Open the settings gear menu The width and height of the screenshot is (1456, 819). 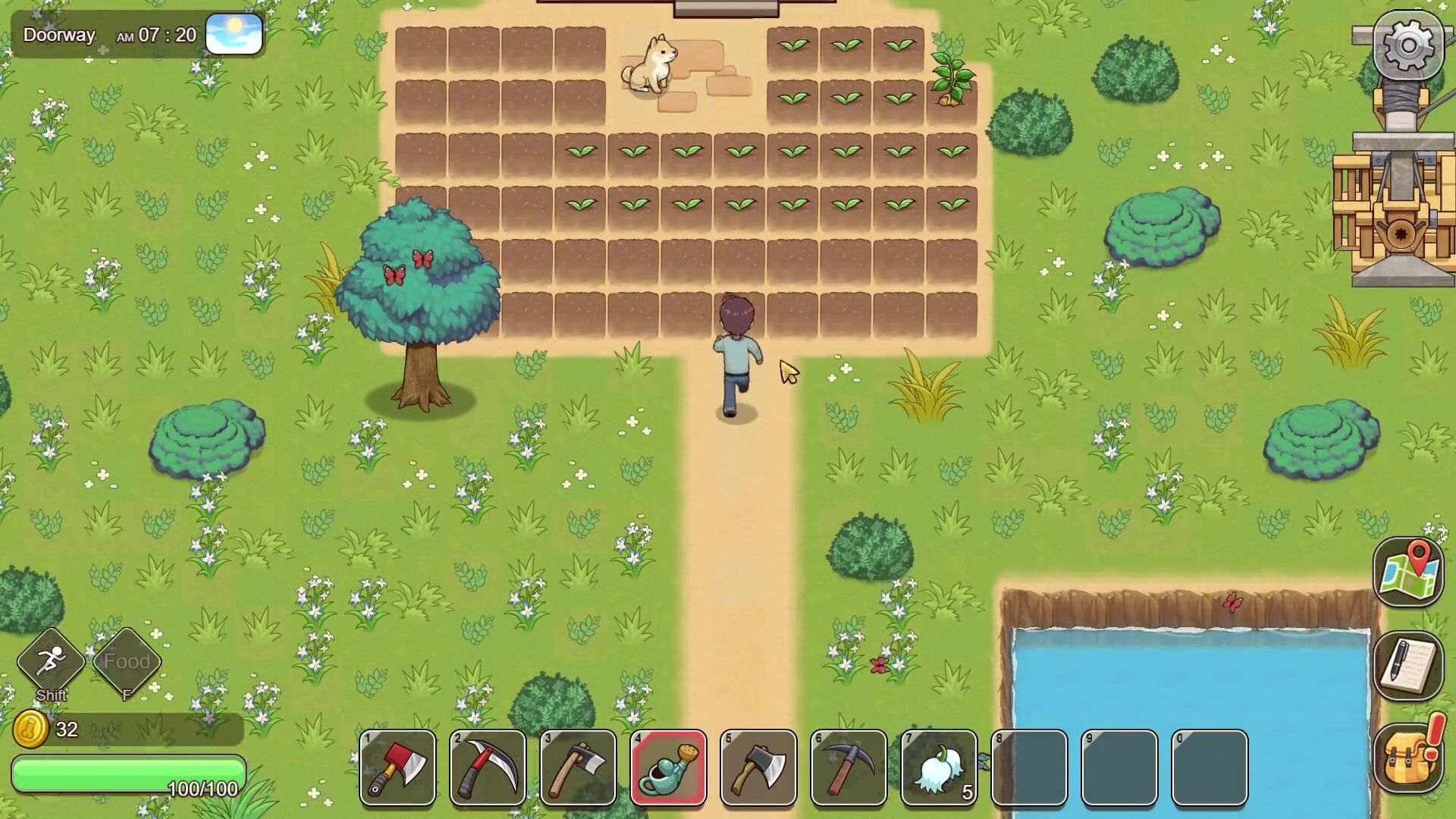pyautogui.click(x=1407, y=45)
